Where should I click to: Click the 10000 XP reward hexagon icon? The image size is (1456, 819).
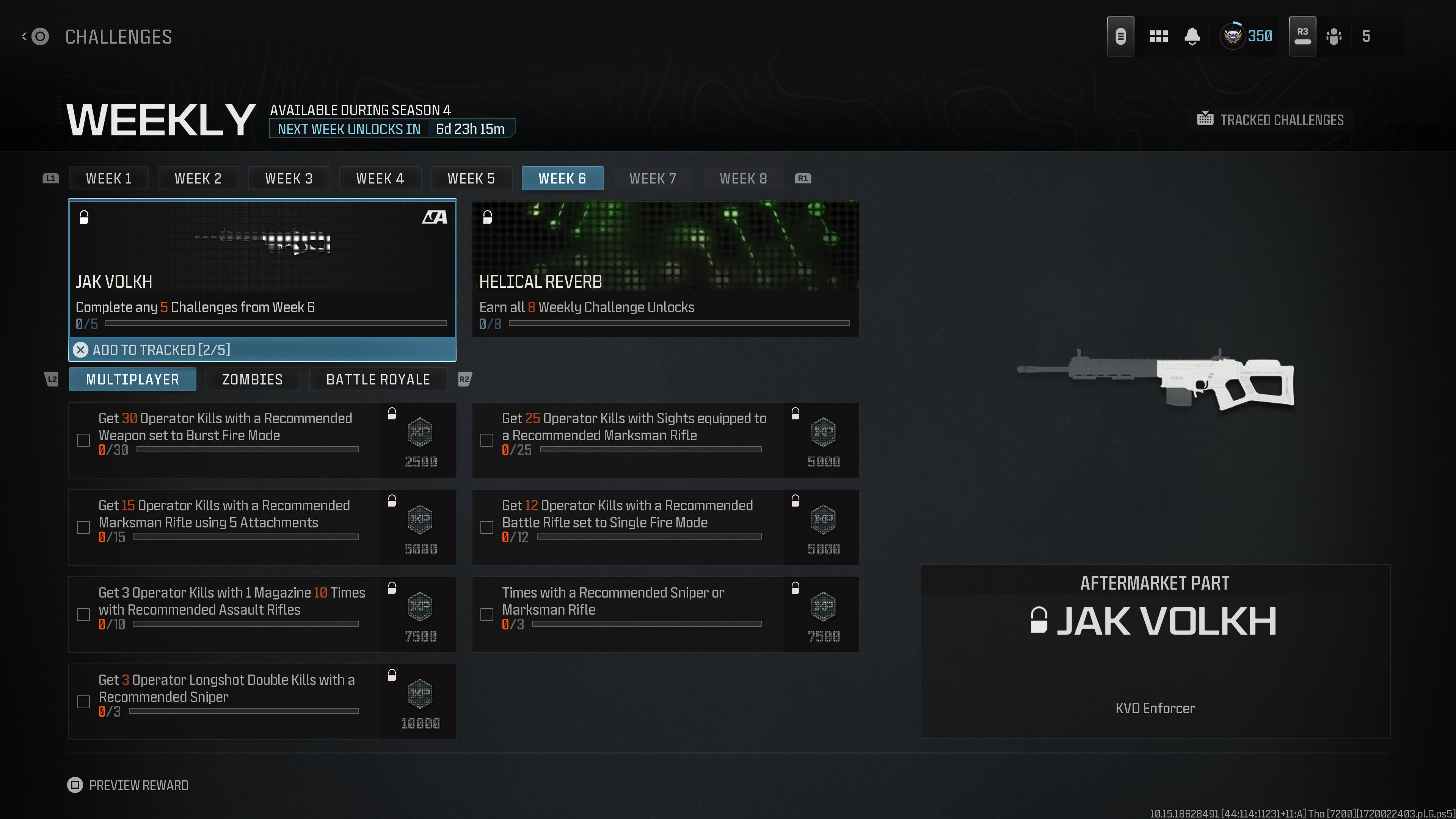click(419, 694)
